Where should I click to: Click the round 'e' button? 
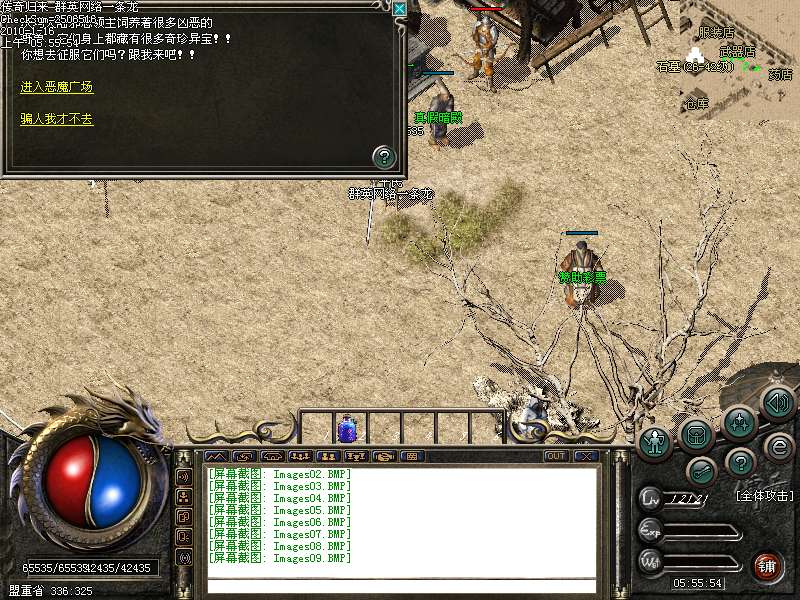(778, 446)
